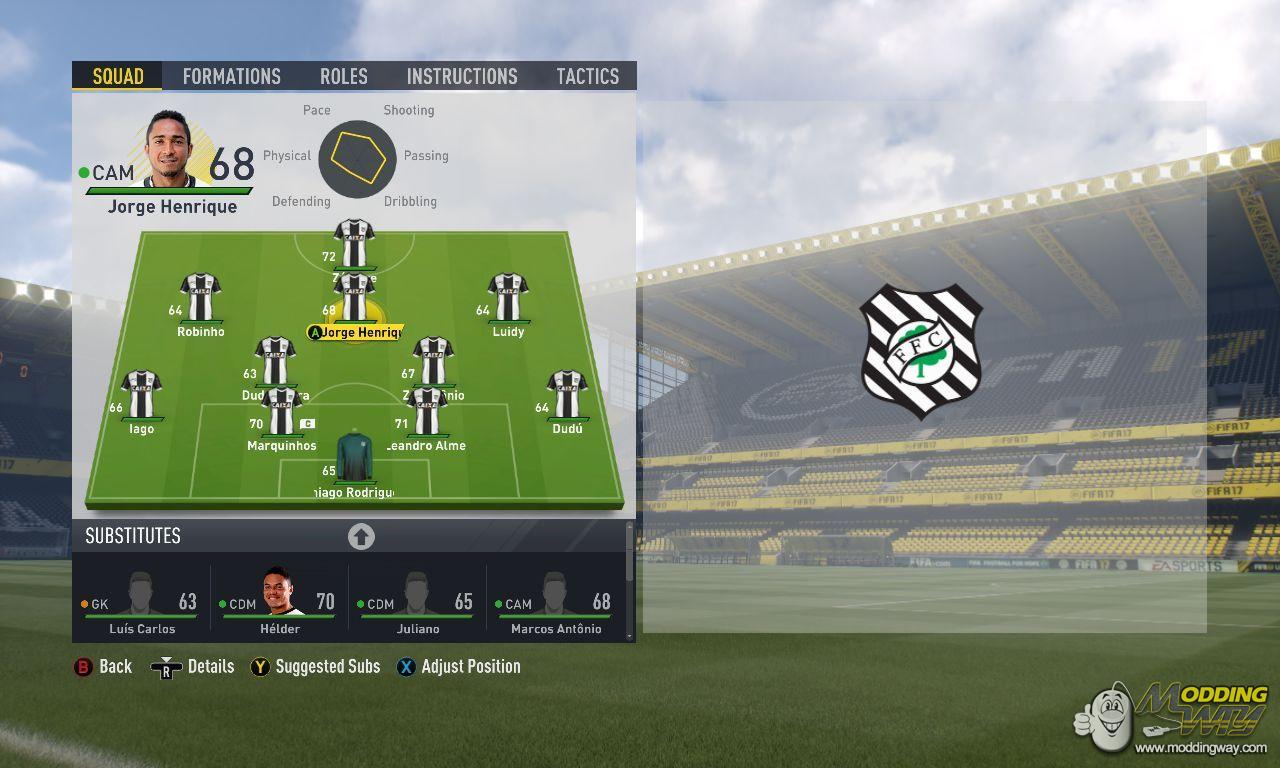Click the highlighted Jorge Henrique player
1280x768 pixels.
pos(354,300)
